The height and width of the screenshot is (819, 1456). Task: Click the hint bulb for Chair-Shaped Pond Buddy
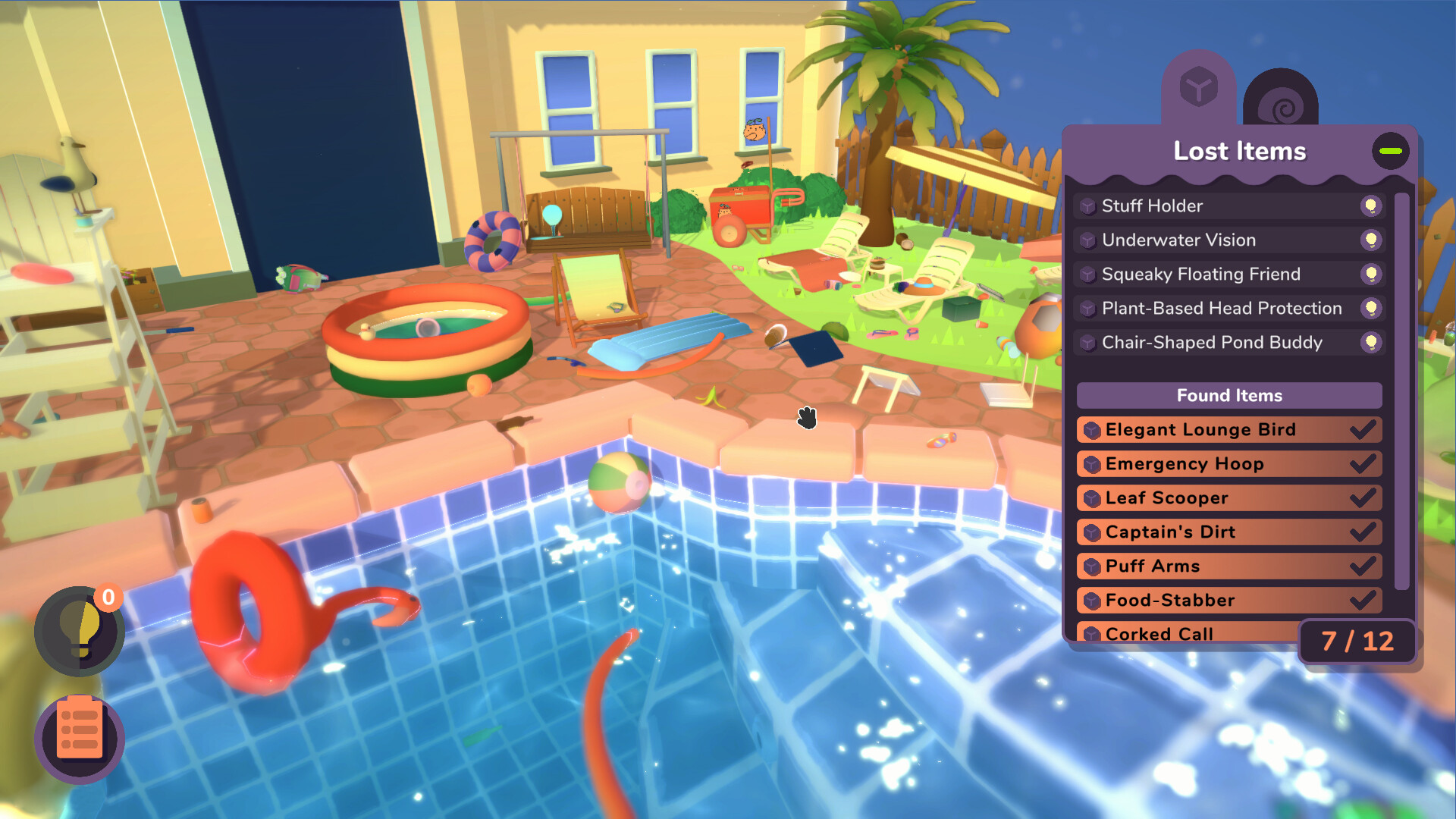tap(1370, 342)
